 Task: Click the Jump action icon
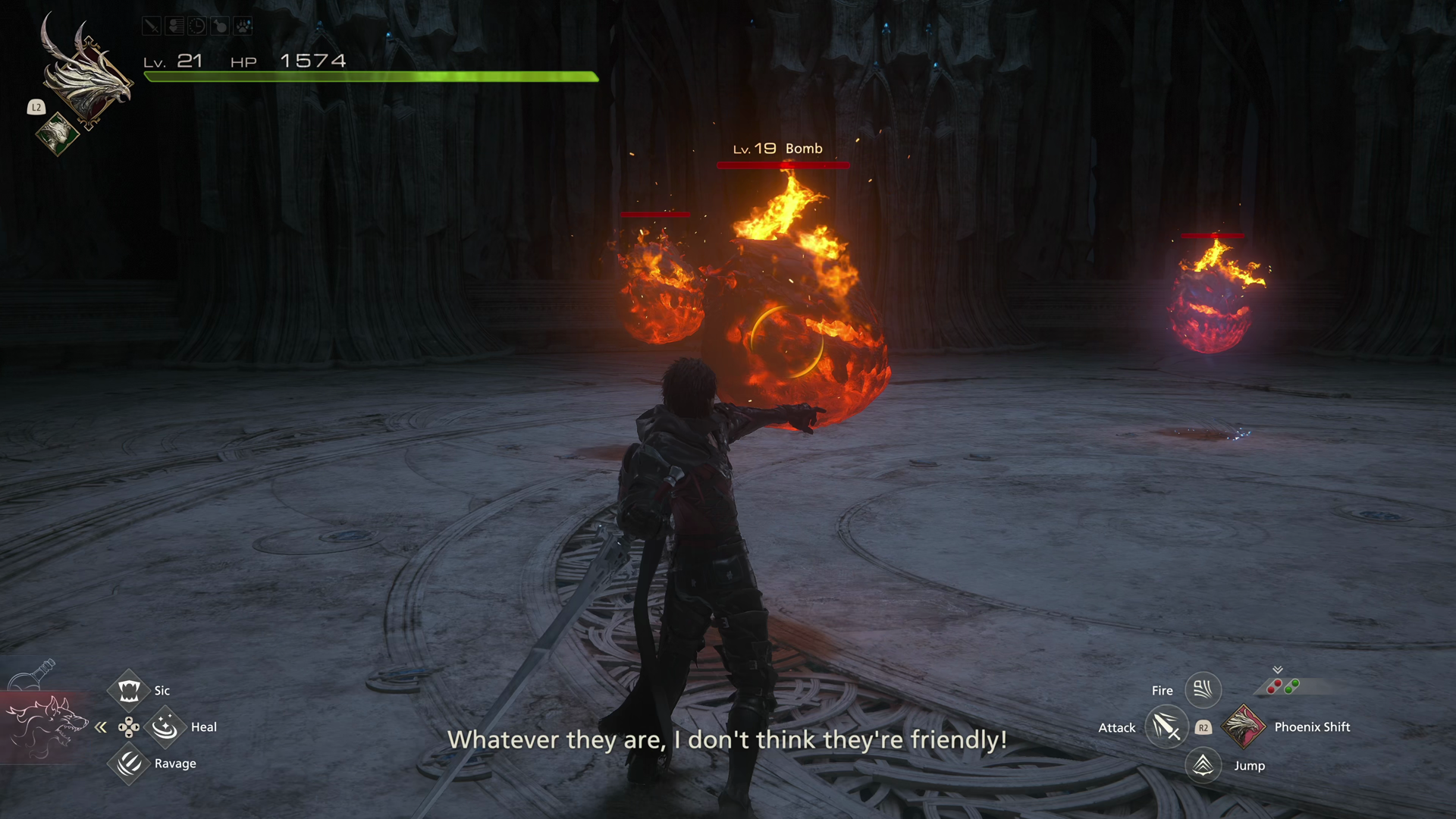(1203, 765)
